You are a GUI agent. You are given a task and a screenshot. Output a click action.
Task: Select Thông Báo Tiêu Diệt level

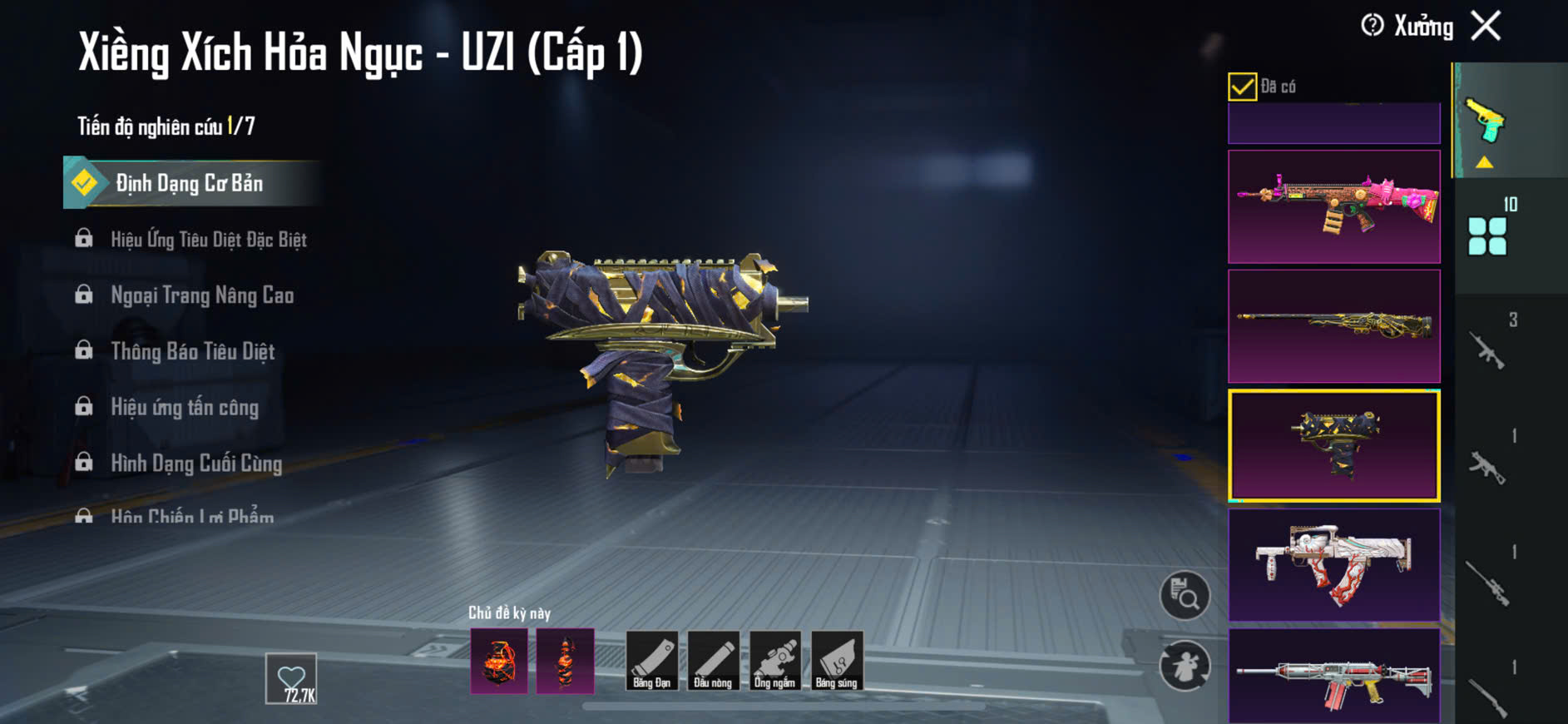click(x=192, y=351)
